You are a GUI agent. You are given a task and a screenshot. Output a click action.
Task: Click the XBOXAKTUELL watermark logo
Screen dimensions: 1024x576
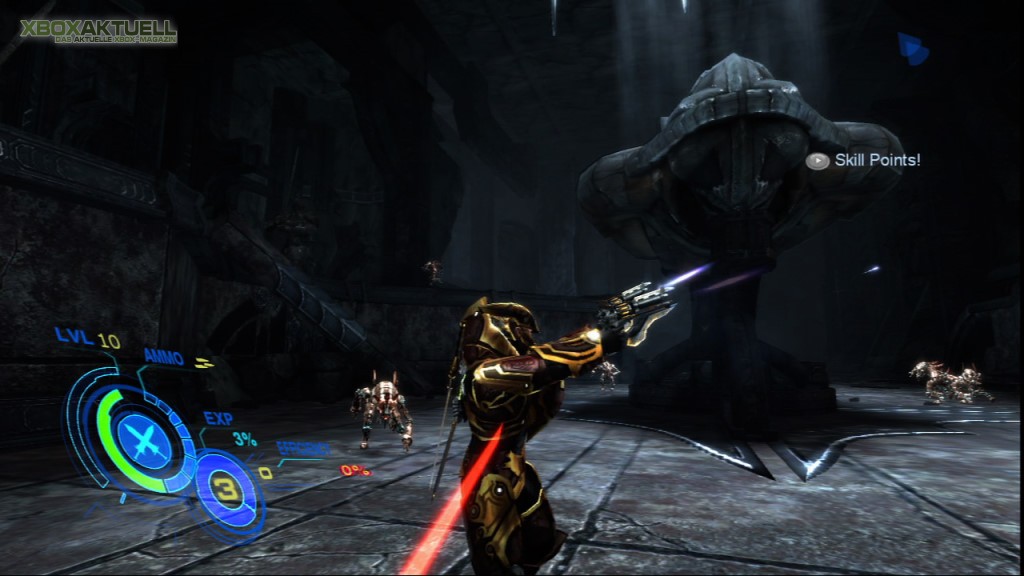(98, 30)
